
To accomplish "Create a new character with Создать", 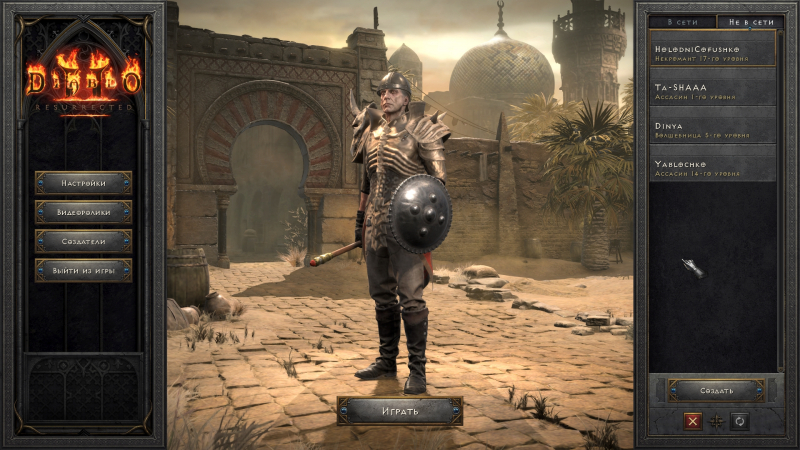I will coord(715,390).
